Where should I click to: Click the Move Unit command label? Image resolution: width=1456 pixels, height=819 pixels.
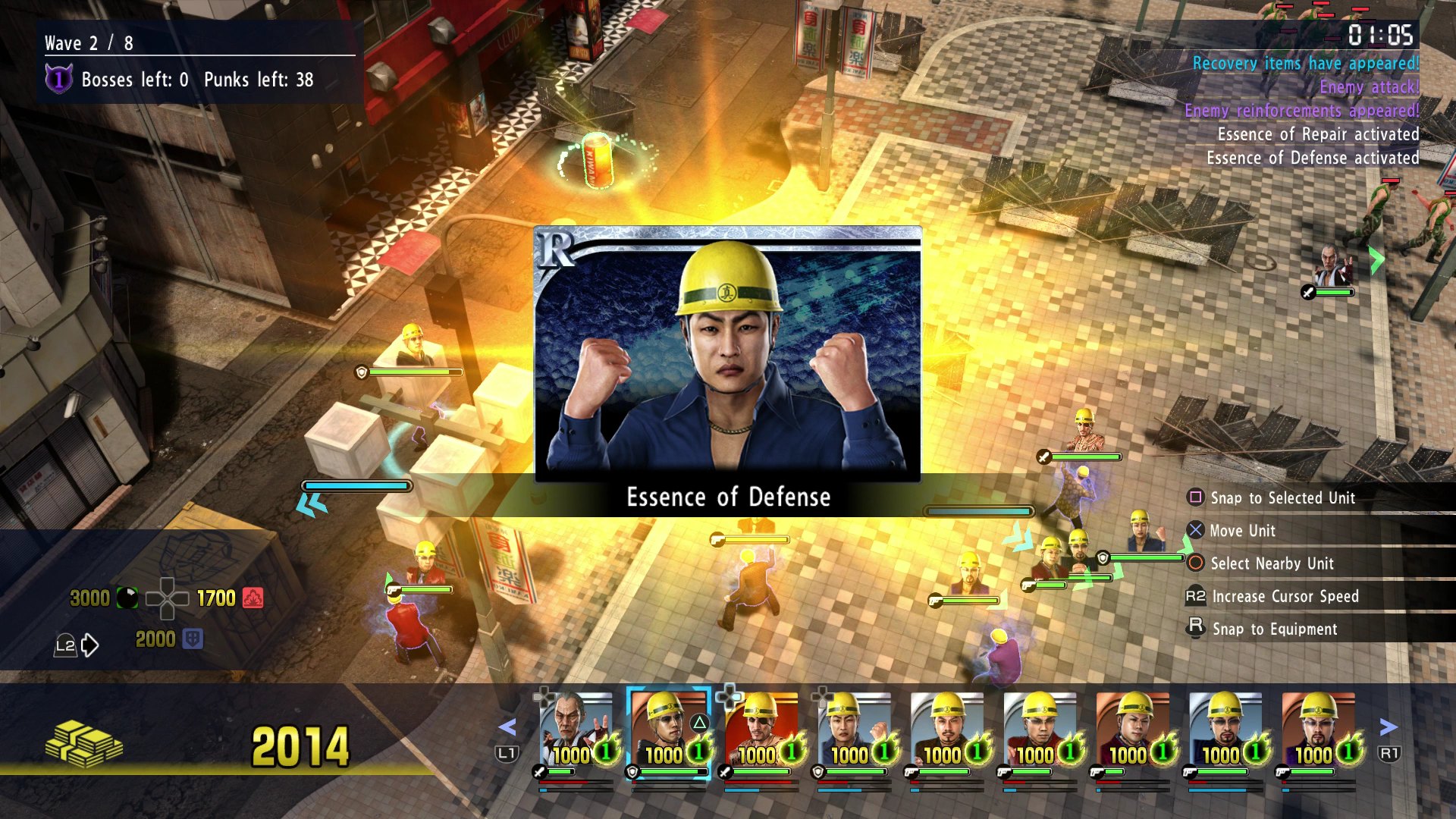pyautogui.click(x=1244, y=531)
